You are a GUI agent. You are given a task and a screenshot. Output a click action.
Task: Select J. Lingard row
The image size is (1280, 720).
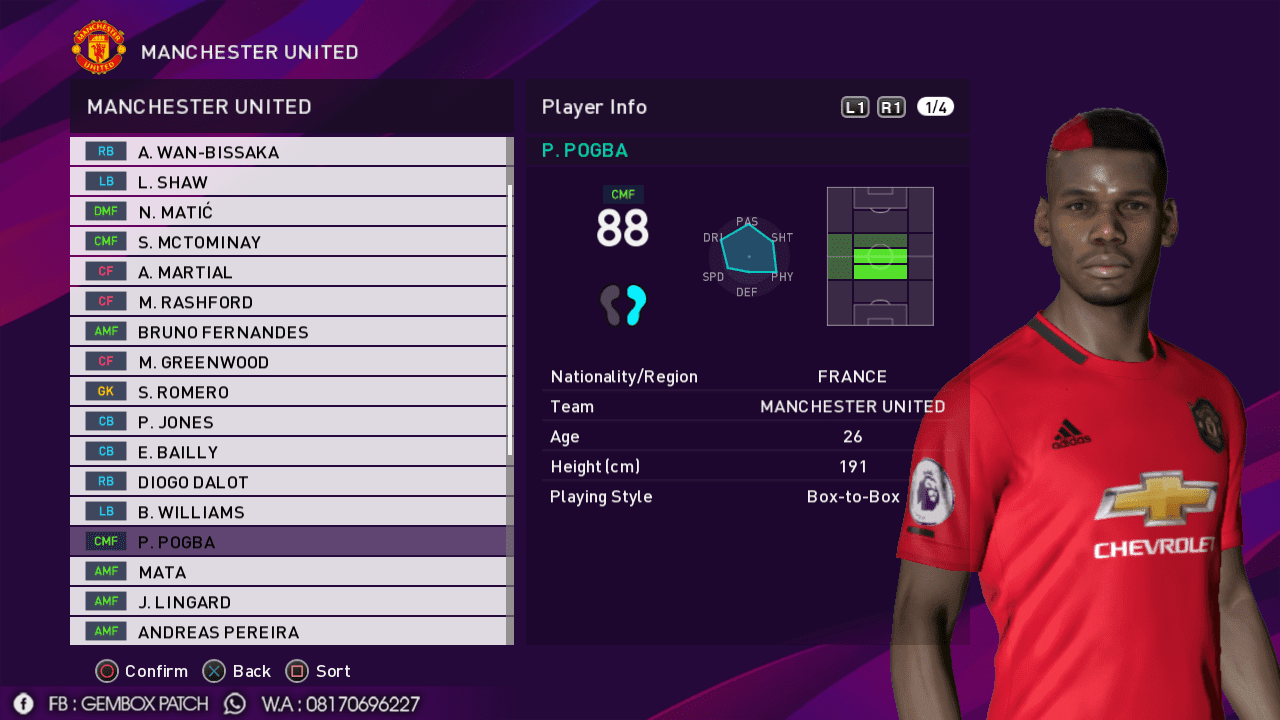click(x=290, y=602)
